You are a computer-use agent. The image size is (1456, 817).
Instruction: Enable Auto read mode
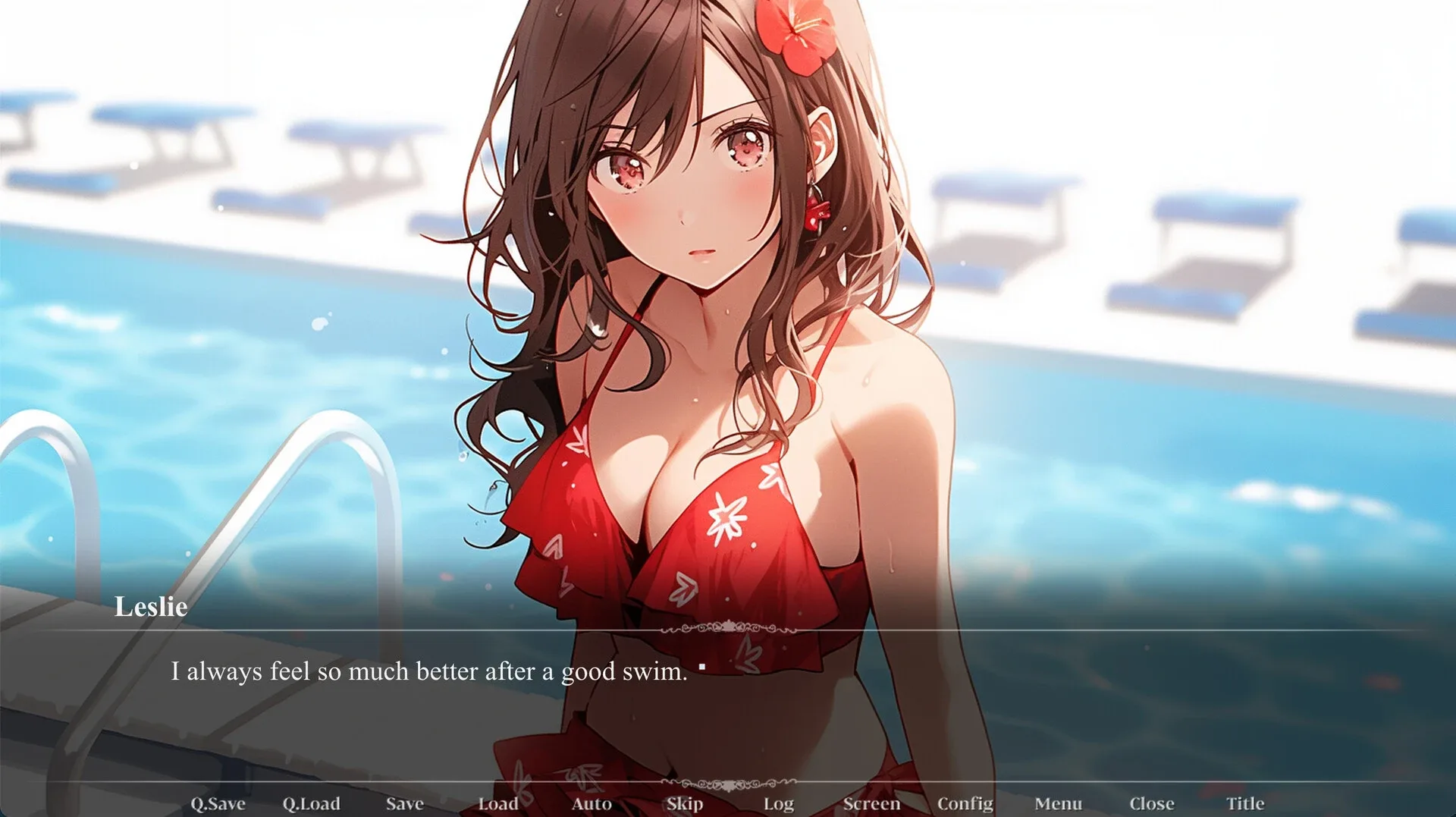point(592,803)
